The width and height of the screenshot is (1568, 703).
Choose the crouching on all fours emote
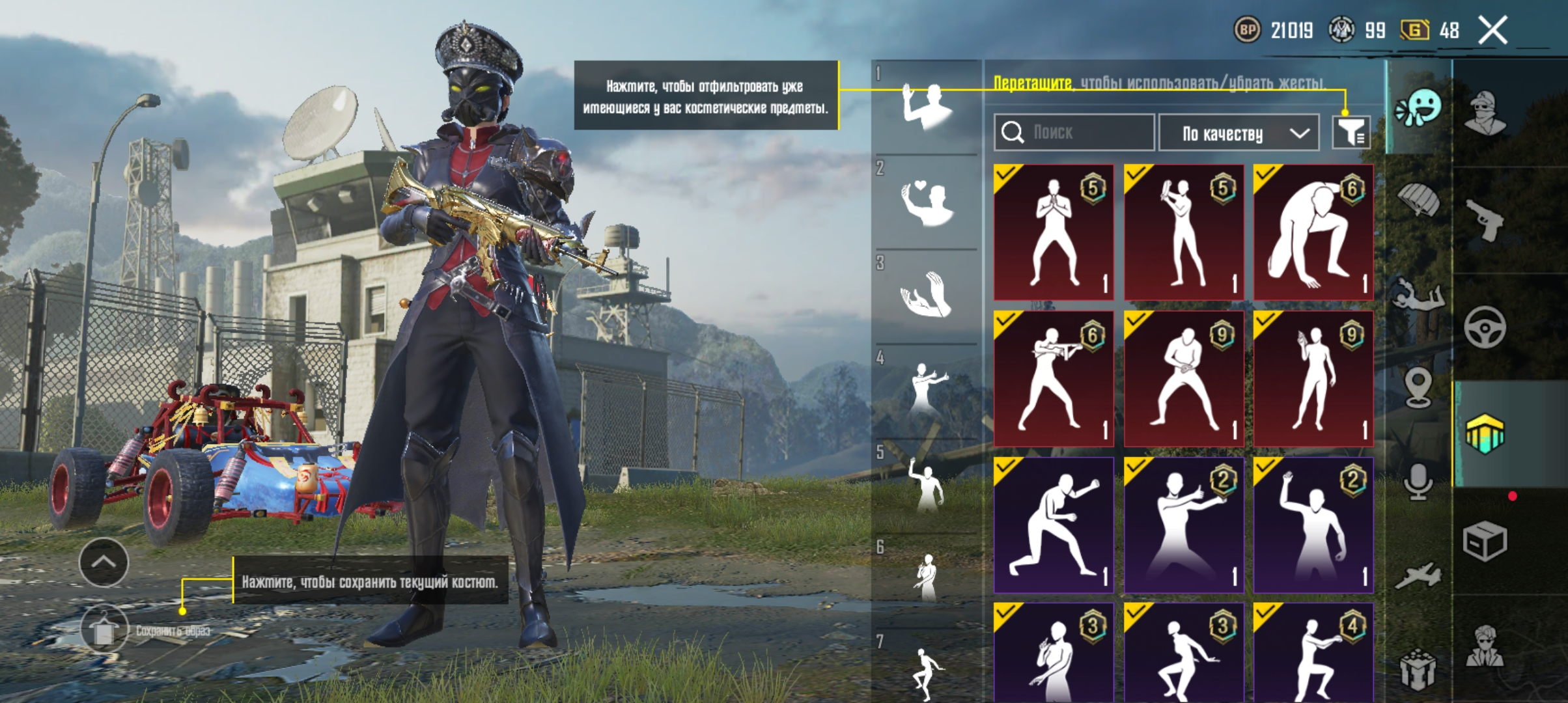1313,232
